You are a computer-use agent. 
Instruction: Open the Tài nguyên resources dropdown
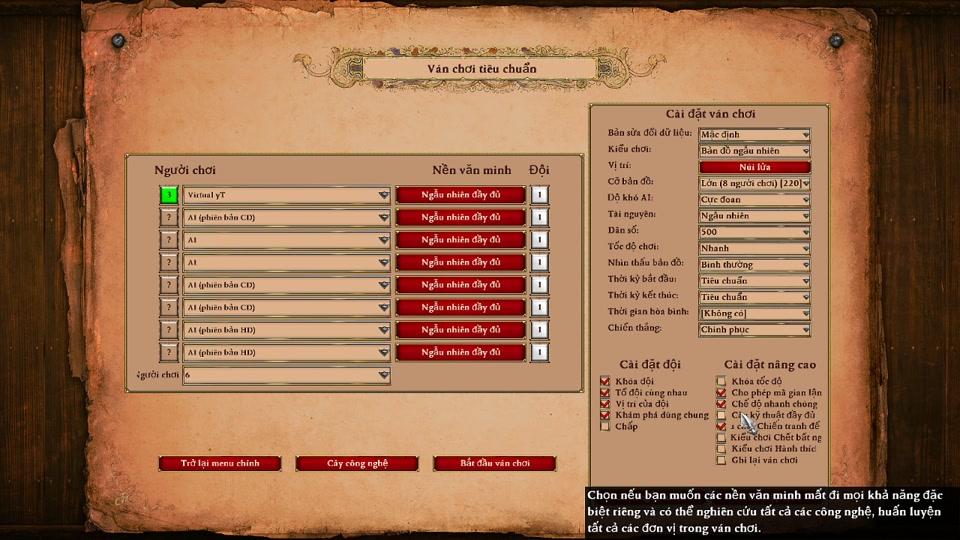point(754,216)
